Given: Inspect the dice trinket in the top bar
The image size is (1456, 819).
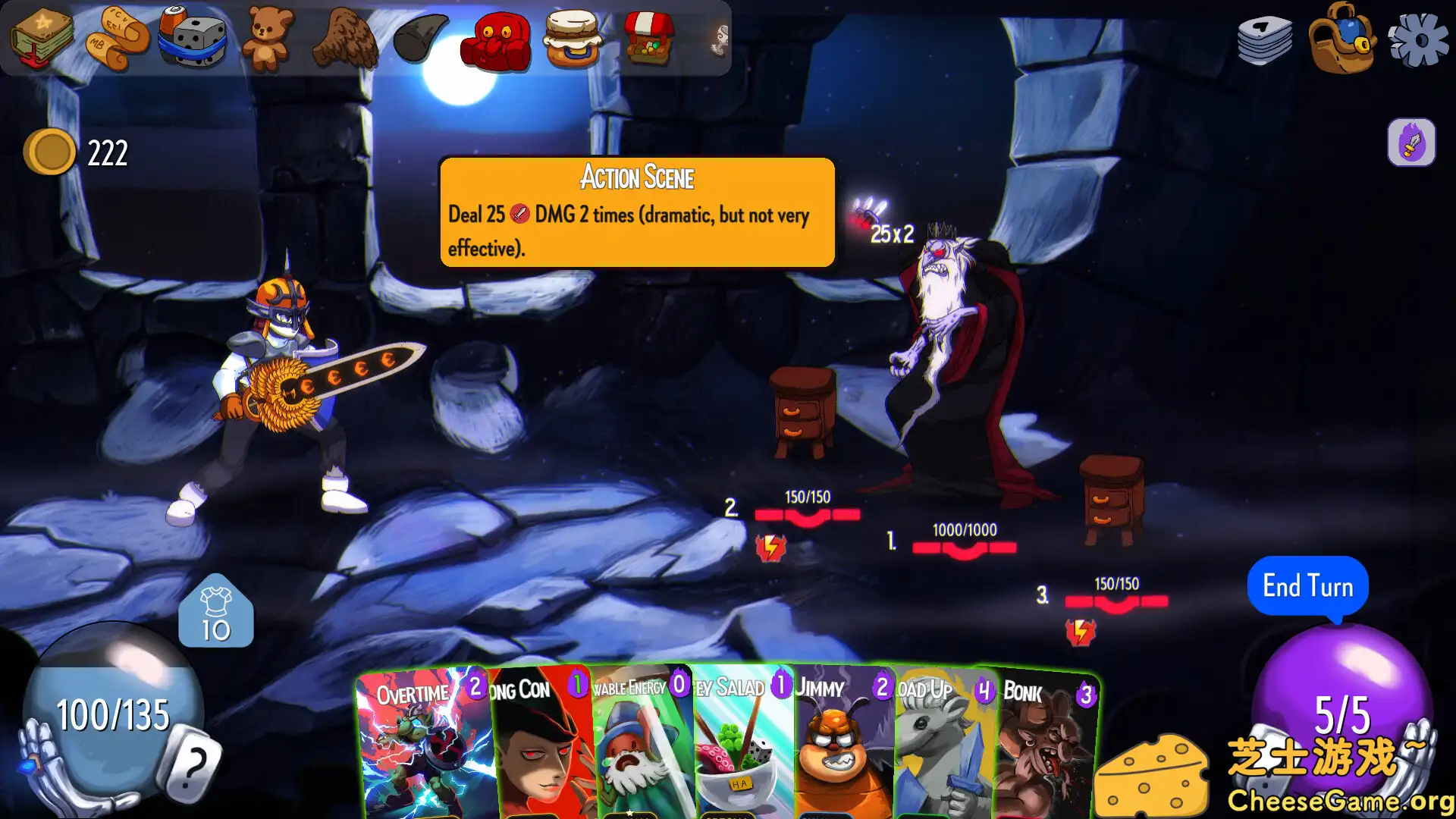Looking at the screenshot, I should 192,38.
